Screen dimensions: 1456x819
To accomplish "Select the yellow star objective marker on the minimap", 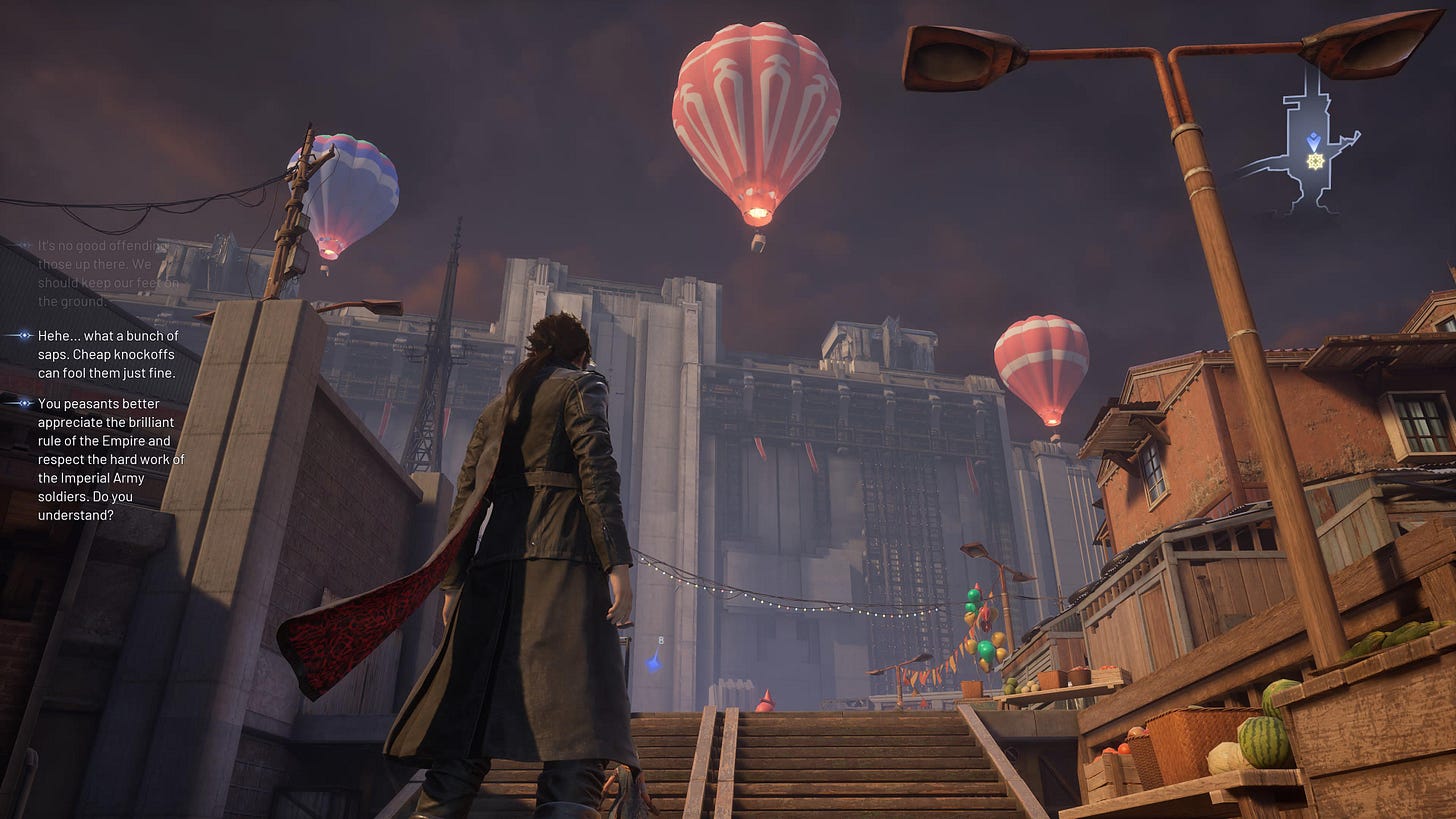I will 1315,161.
